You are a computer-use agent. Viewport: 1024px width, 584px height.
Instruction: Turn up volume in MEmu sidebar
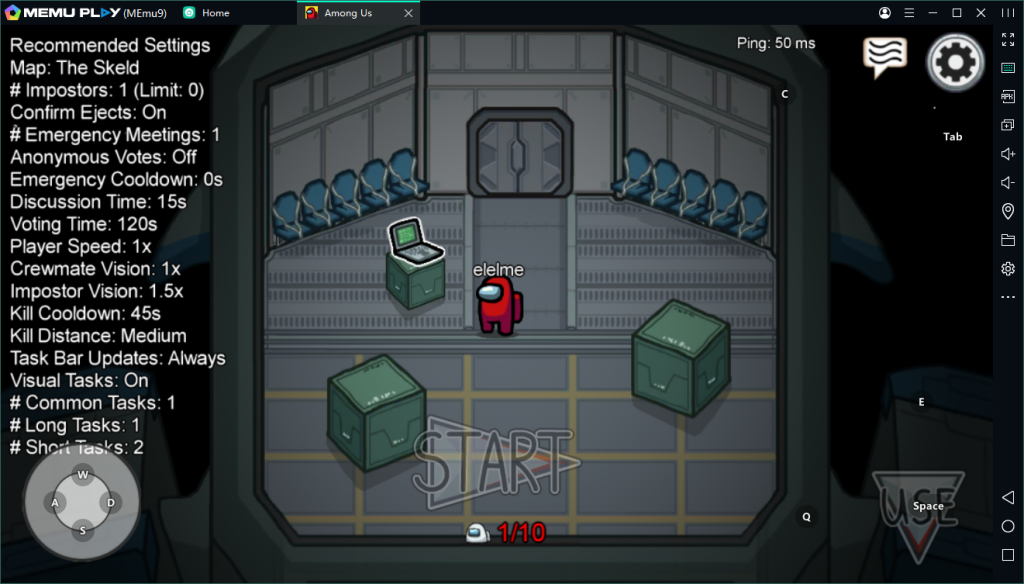[x=1008, y=154]
